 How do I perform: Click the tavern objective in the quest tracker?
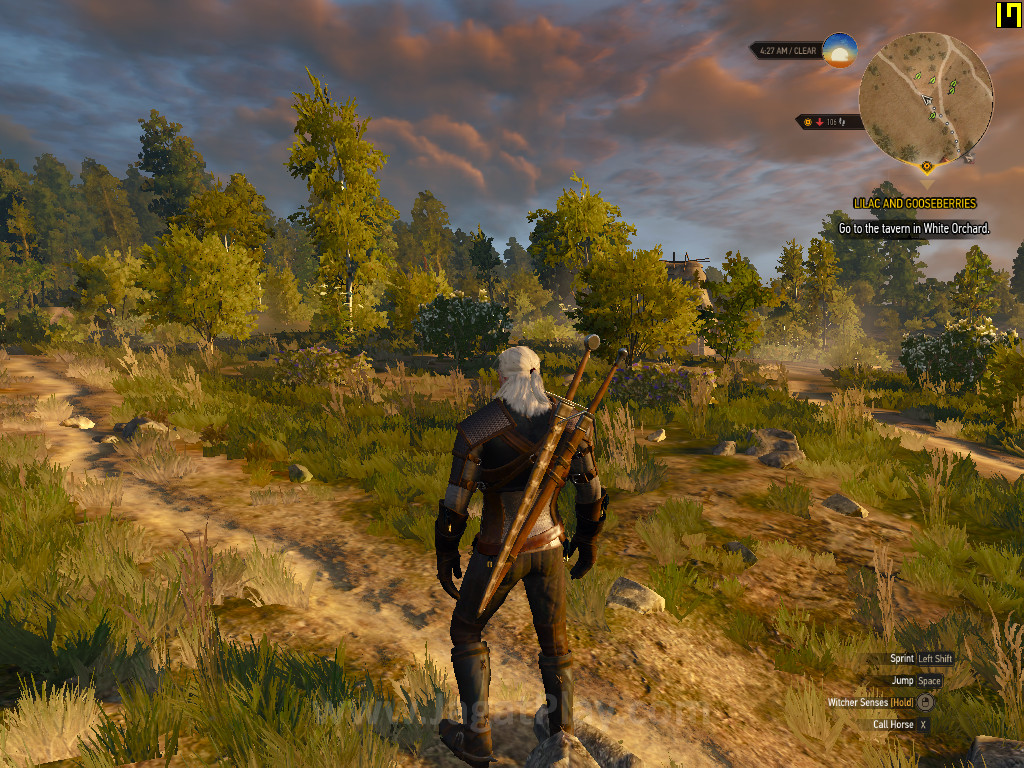[x=914, y=228]
